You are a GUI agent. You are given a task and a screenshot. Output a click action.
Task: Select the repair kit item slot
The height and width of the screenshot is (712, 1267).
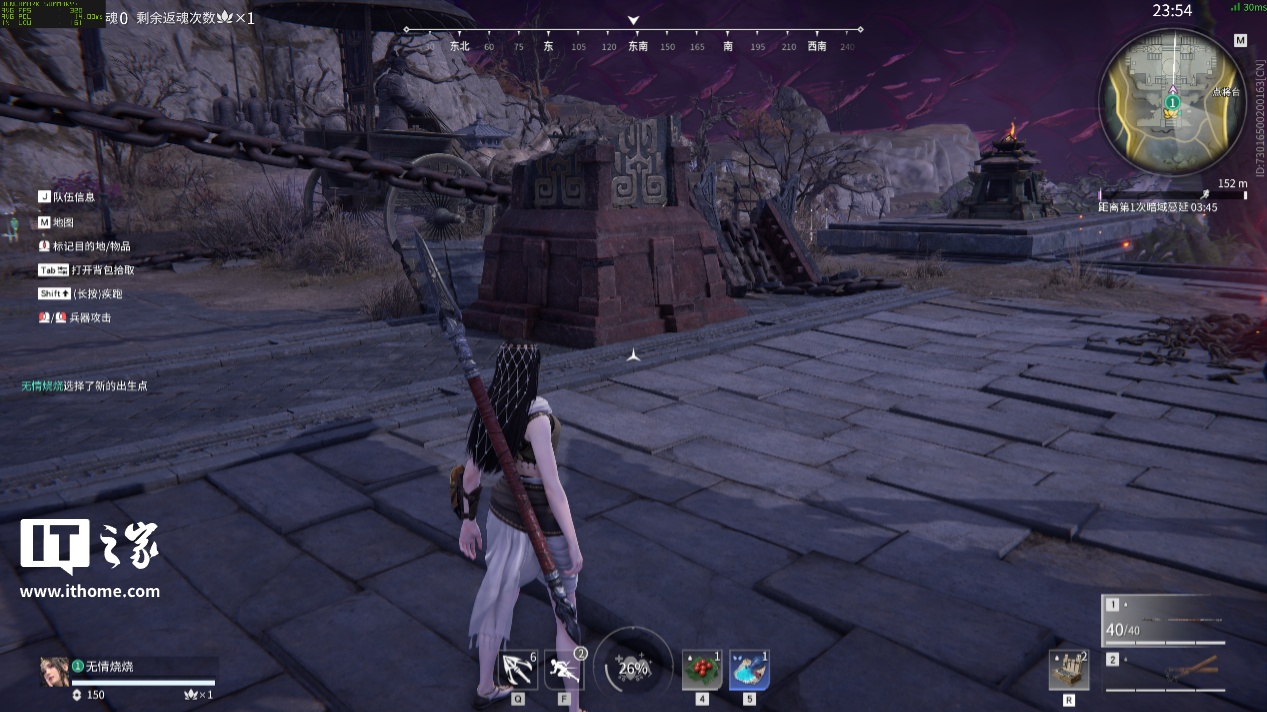[1068, 669]
